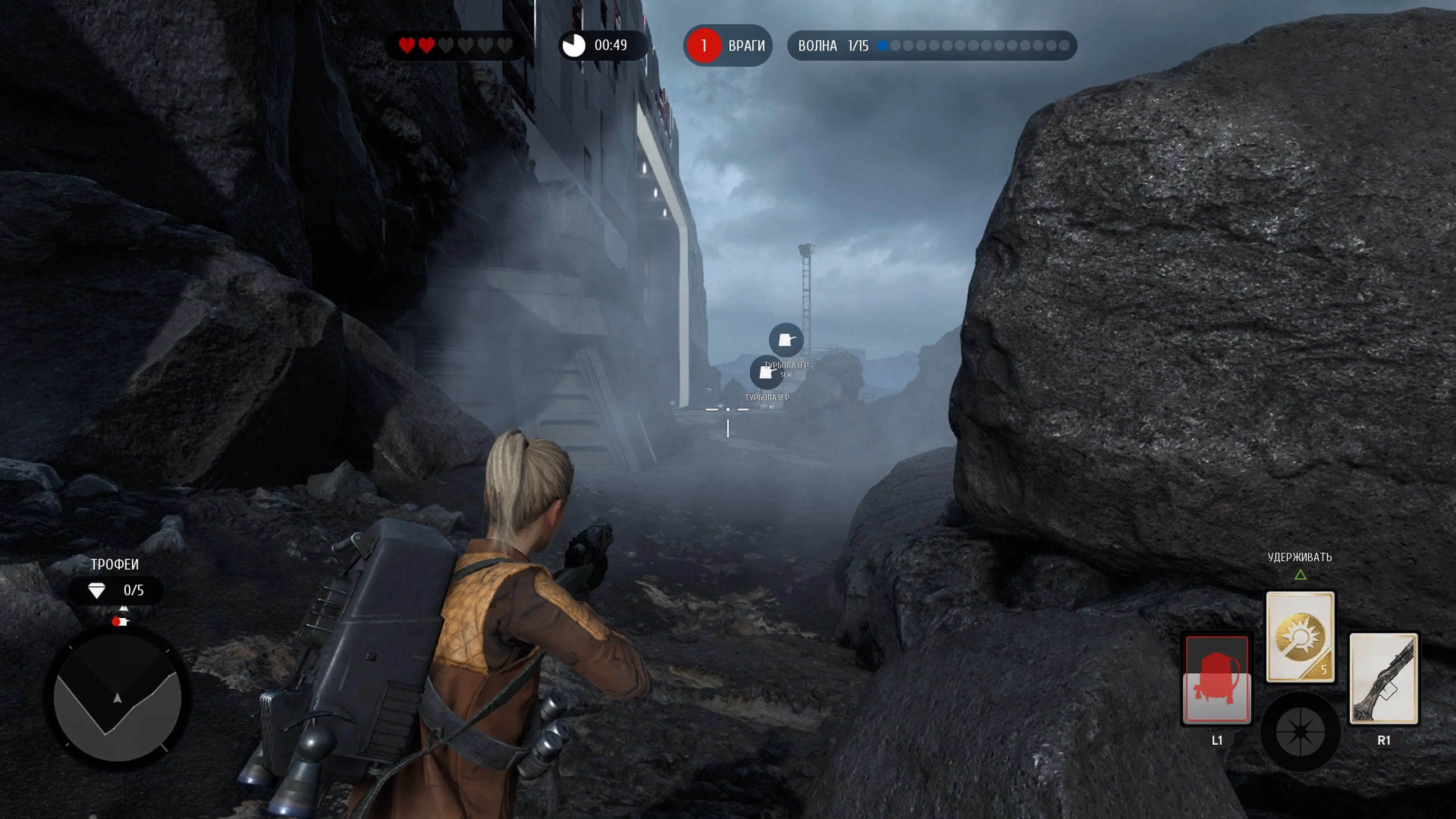Select the Турболазер marker at 119 m
Viewport: 1456px width, 819px height.
766,372
